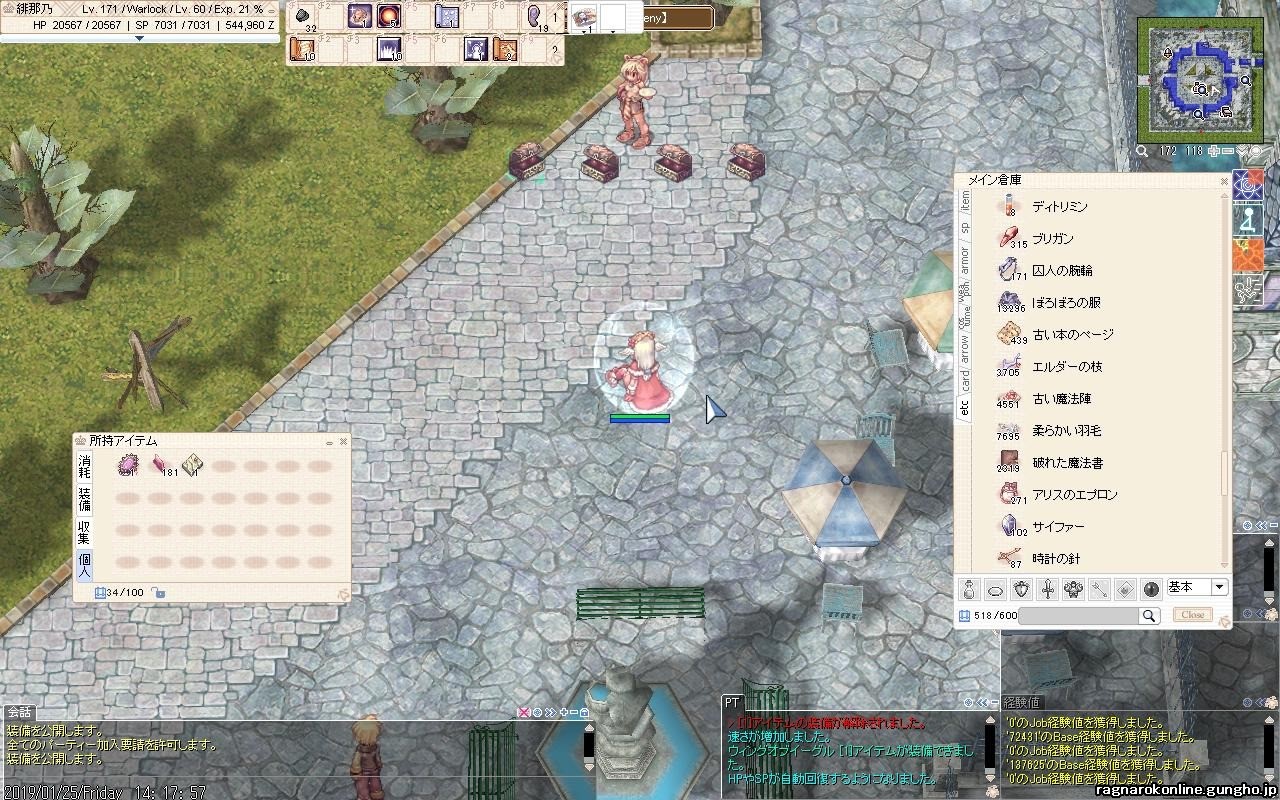Close the メイン倉庫 storage window
The width and height of the screenshot is (1280, 800).
(x=1224, y=182)
